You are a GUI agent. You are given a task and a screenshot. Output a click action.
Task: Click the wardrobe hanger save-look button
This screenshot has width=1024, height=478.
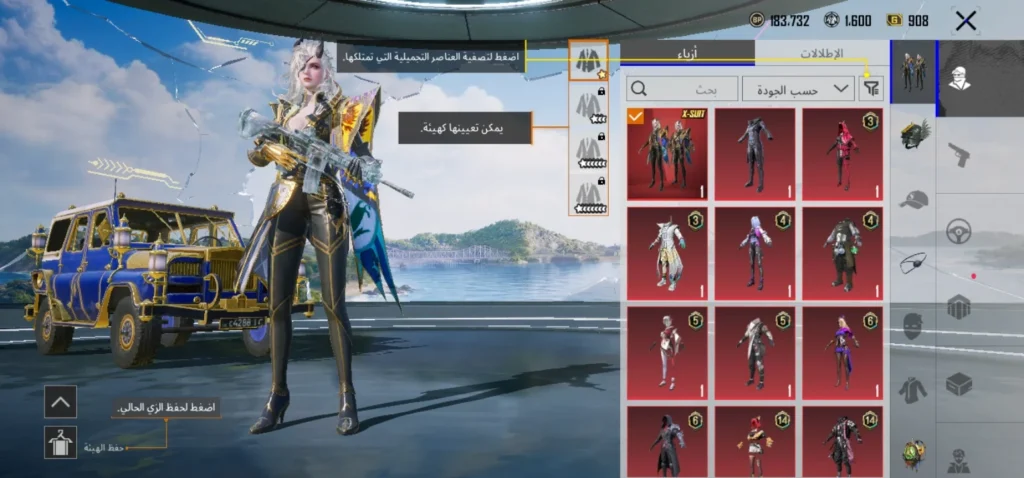60,442
